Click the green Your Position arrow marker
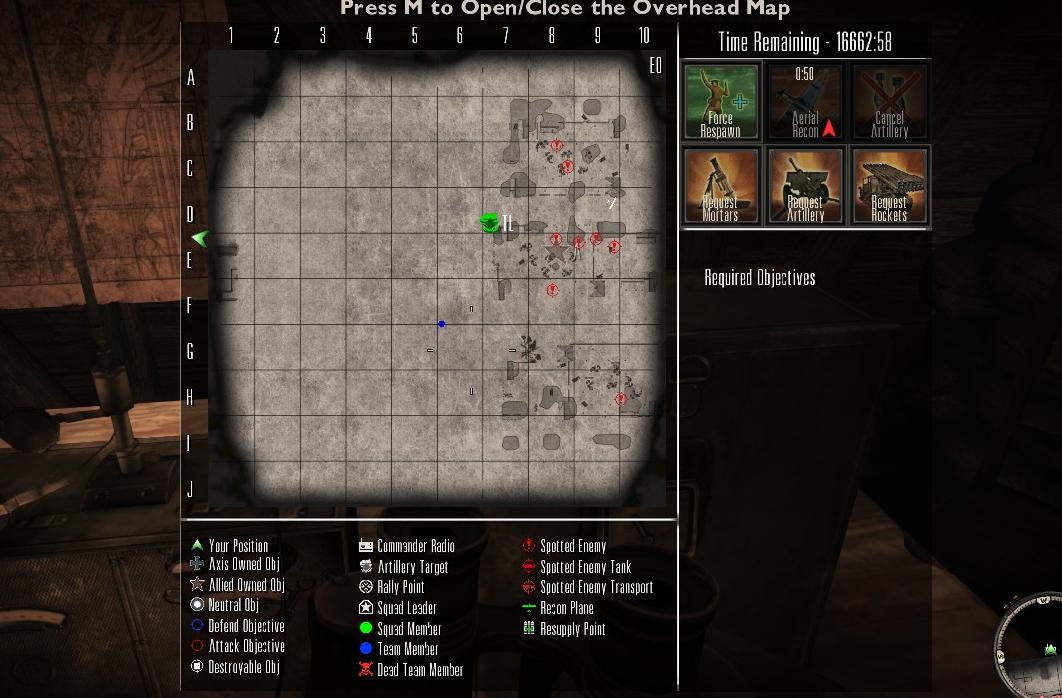Viewport: 1062px width, 698px height. (200, 238)
